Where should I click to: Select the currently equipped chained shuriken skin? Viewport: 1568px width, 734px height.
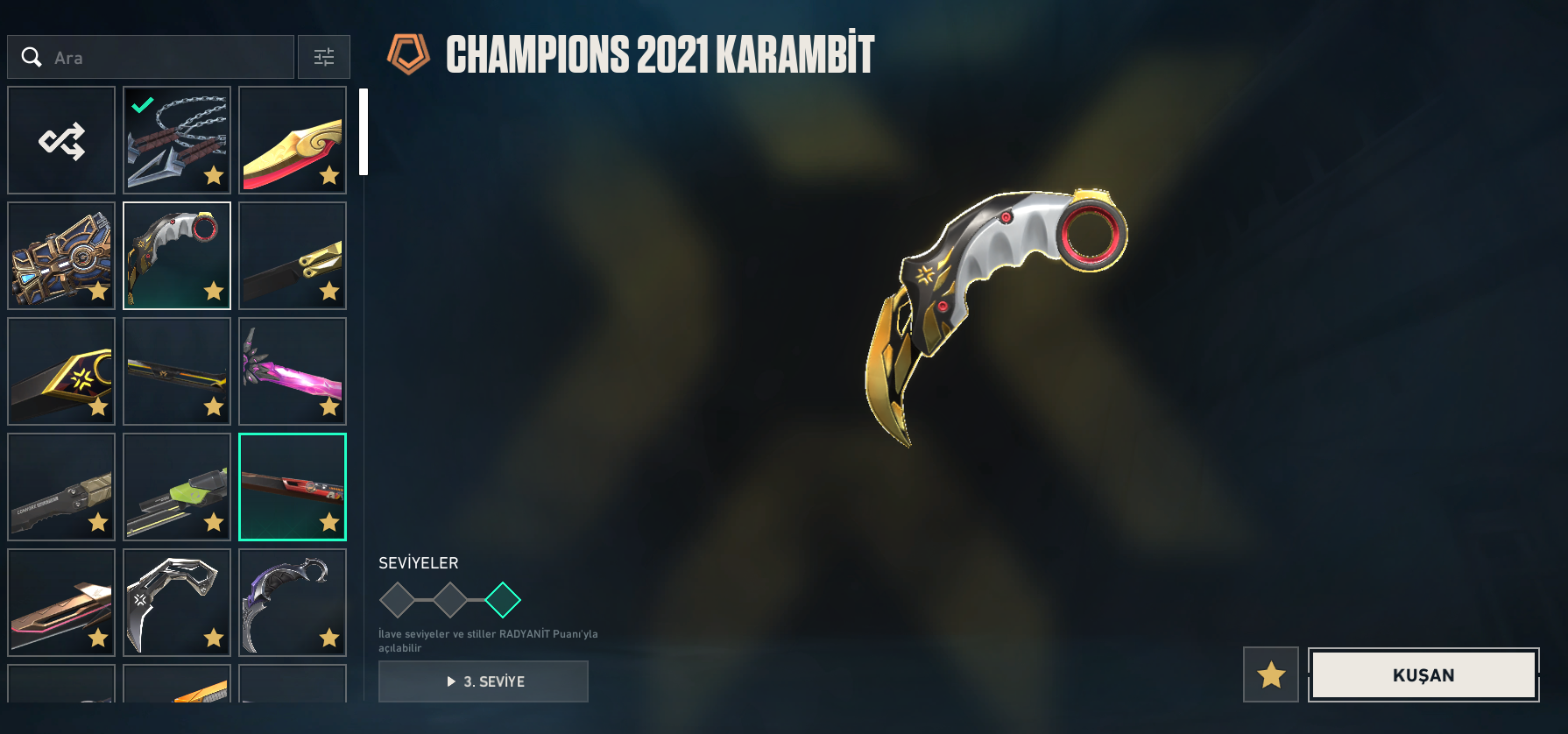(176, 138)
